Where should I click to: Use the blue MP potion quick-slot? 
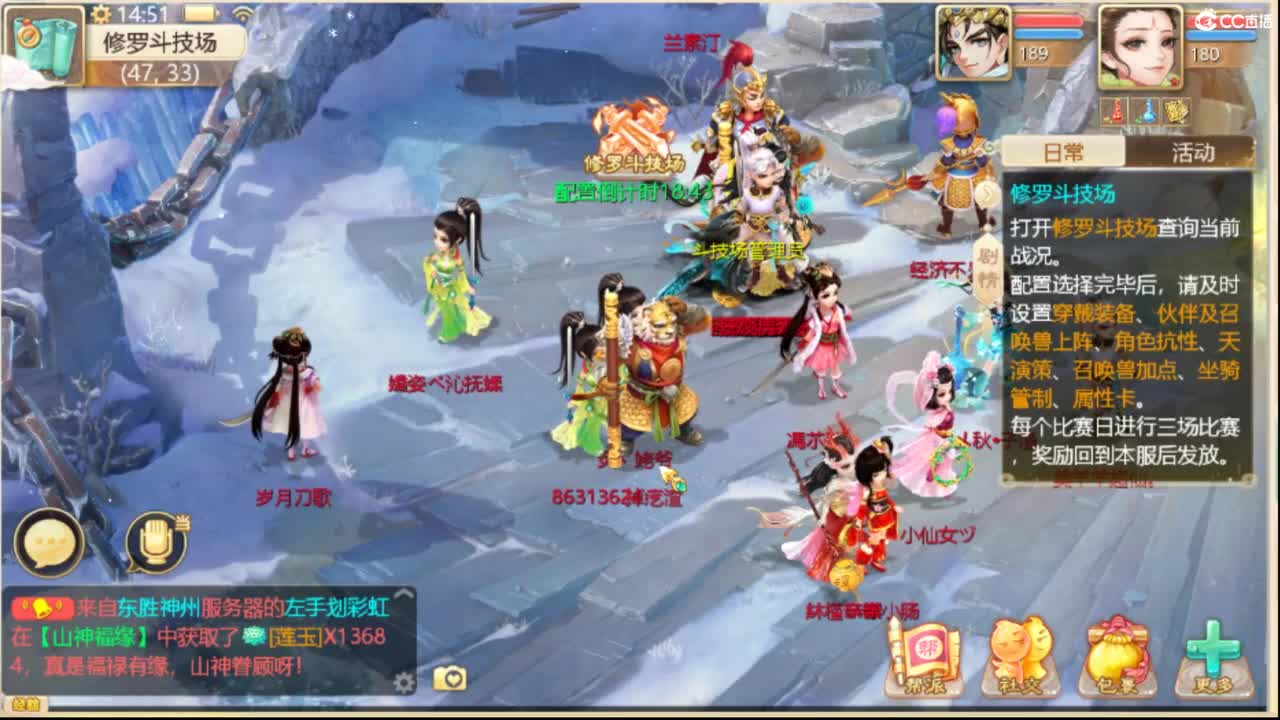[1145, 112]
